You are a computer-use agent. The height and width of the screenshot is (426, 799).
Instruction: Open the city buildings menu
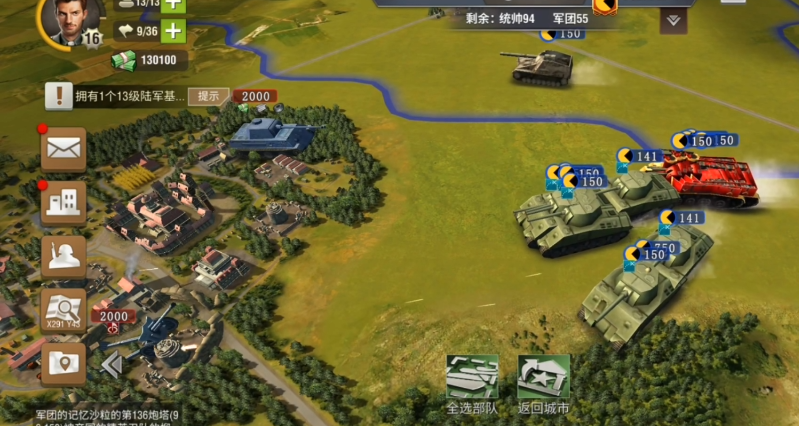tap(63, 202)
